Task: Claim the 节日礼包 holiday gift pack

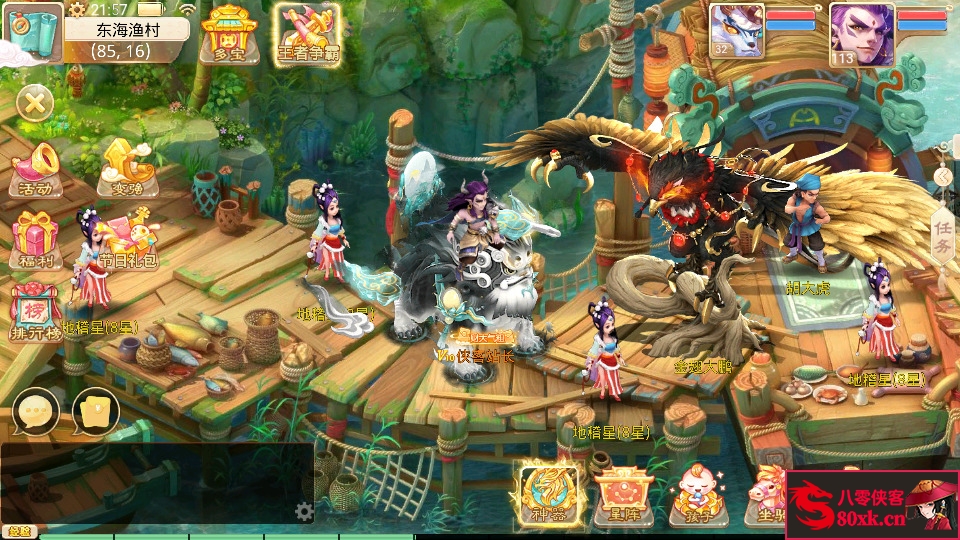Action: point(128,240)
